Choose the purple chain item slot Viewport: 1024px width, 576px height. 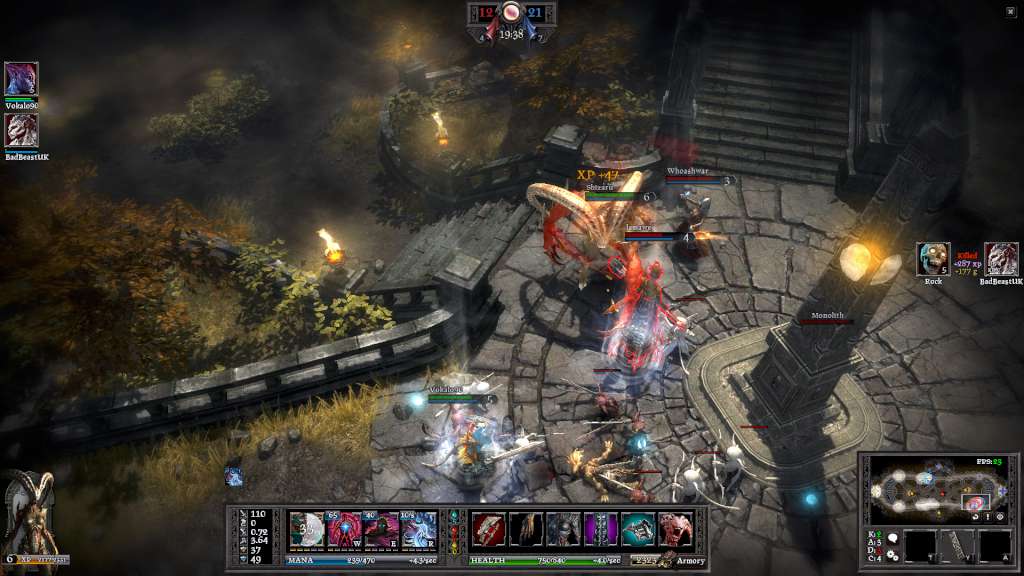coord(601,529)
